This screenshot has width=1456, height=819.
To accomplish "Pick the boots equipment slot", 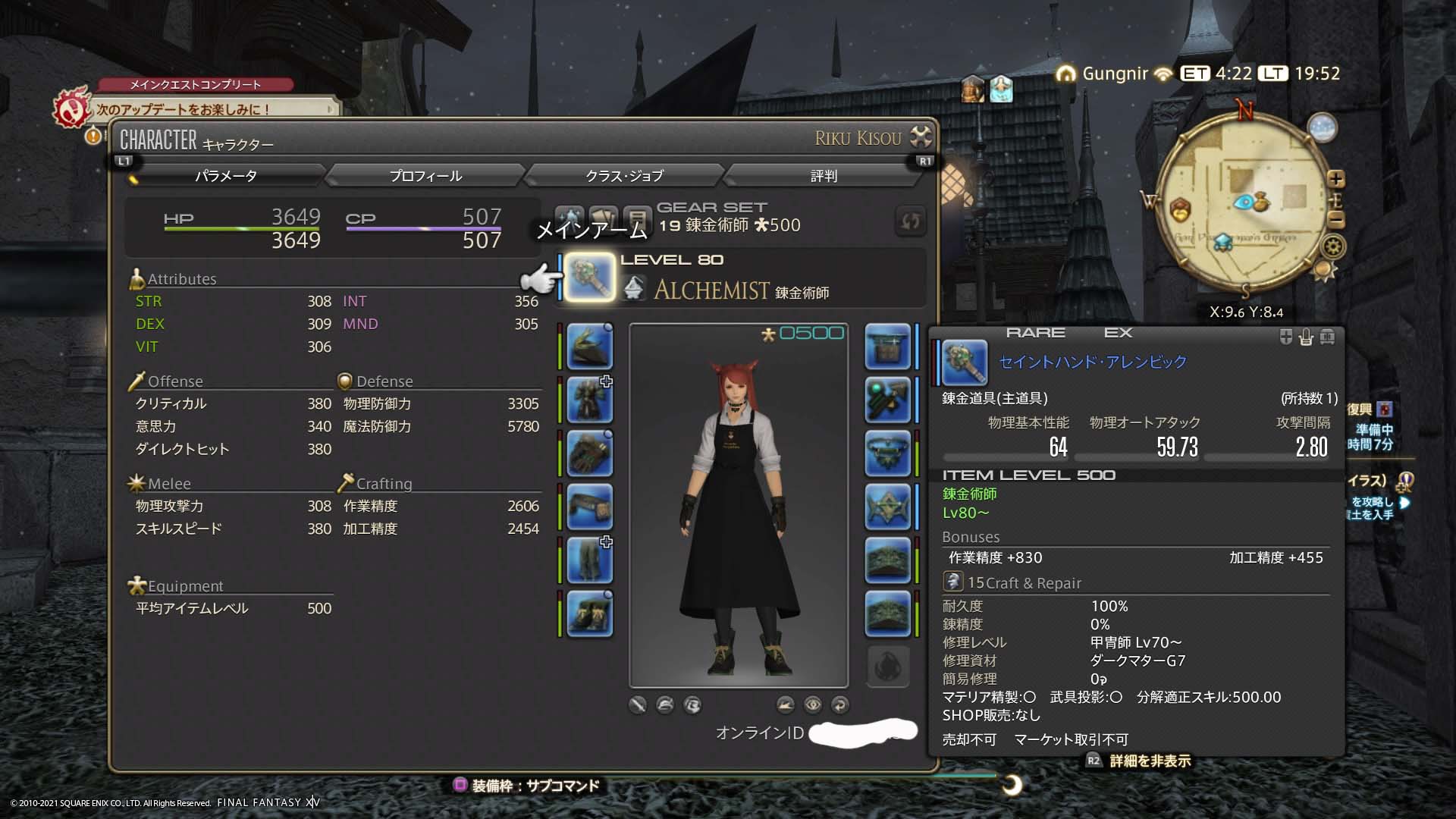I will pos(589,614).
